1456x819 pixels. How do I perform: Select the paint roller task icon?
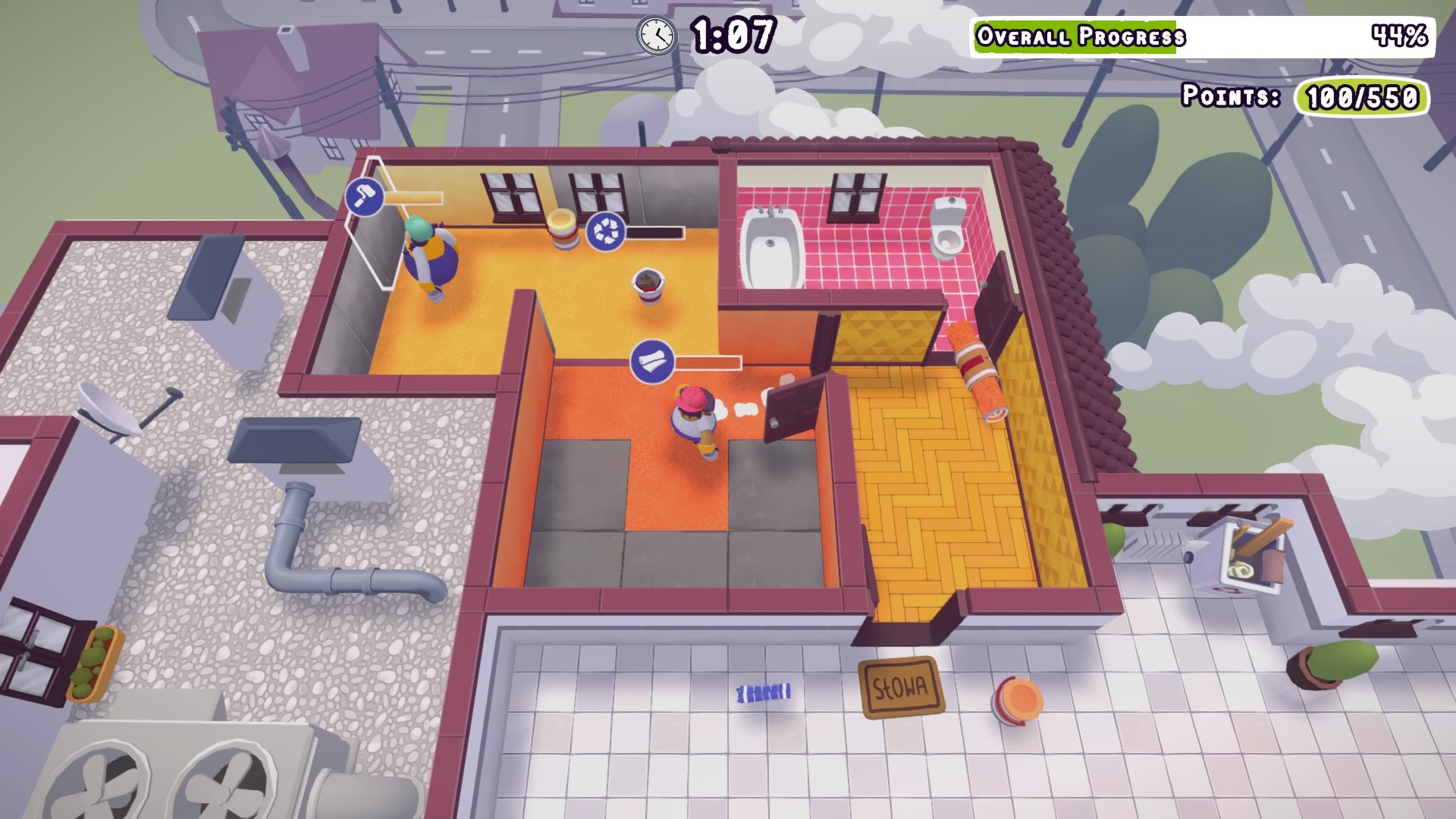[x=364, y=199]
